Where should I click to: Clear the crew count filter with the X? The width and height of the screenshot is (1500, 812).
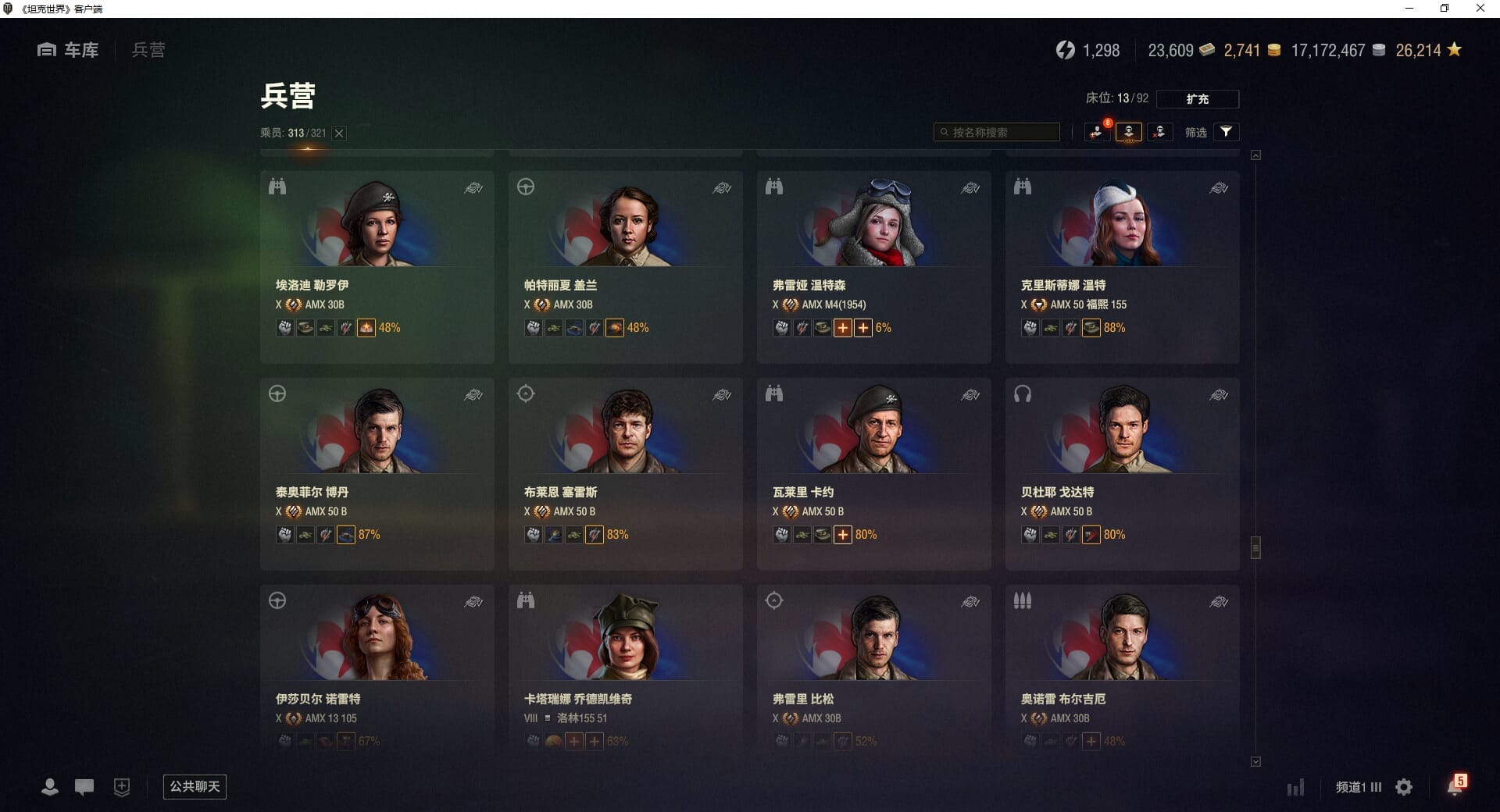pos(339,134)
